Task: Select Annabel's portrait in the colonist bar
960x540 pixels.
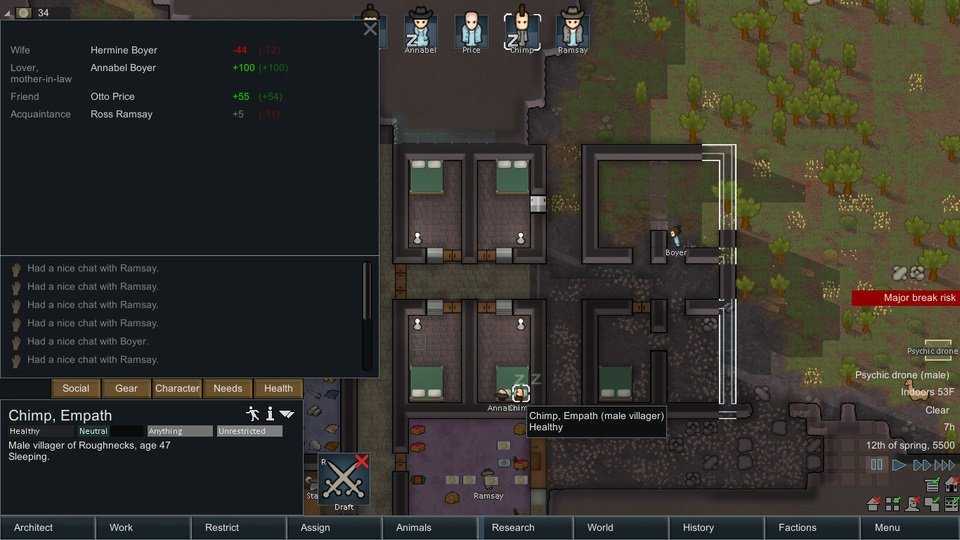Action: pos(420,30)
